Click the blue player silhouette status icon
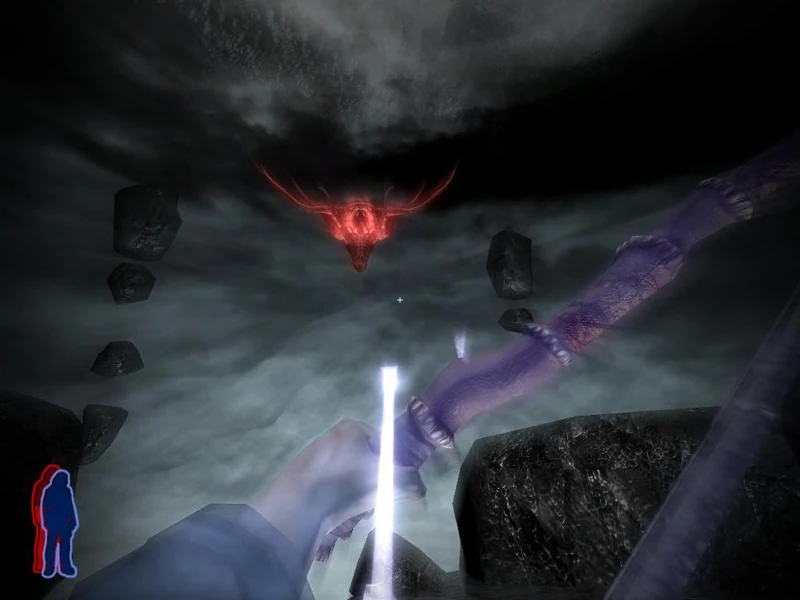800x600 pixels. 58,521
